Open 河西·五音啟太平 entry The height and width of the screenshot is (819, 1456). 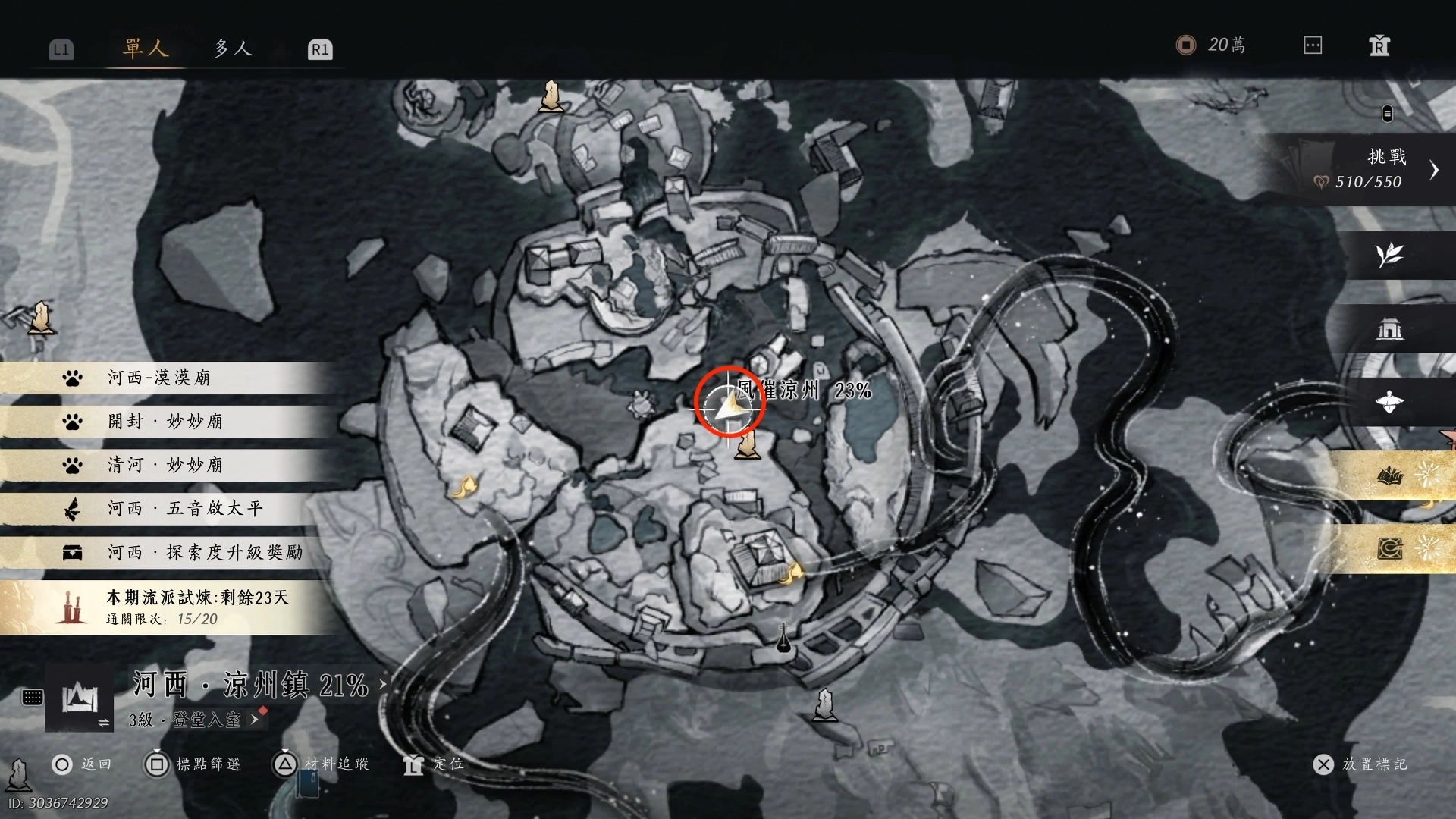(x=185, y=509)
